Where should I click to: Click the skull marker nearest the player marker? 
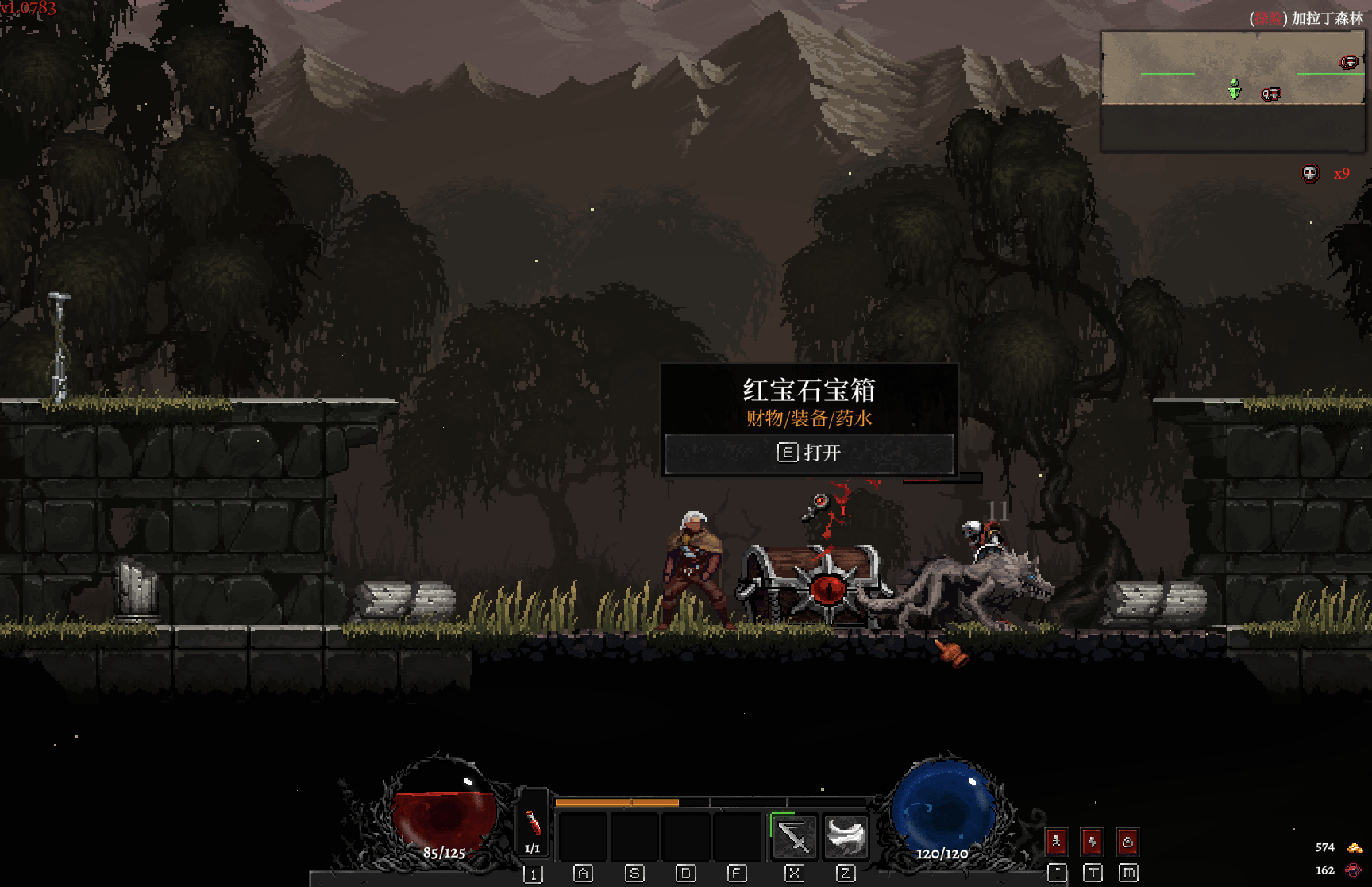[1271, 94]
